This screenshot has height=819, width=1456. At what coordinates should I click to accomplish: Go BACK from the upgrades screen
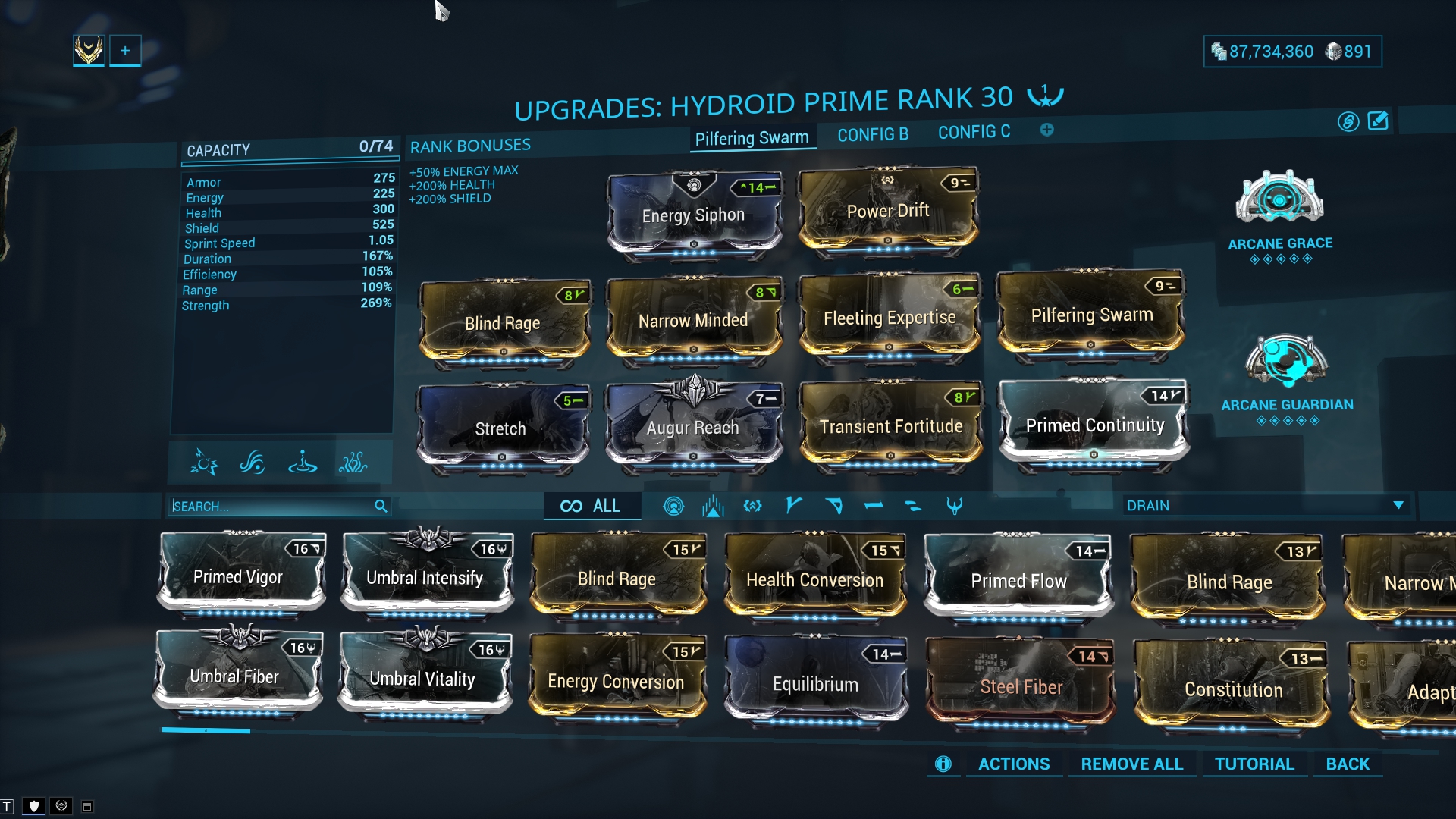point(1347,764)
